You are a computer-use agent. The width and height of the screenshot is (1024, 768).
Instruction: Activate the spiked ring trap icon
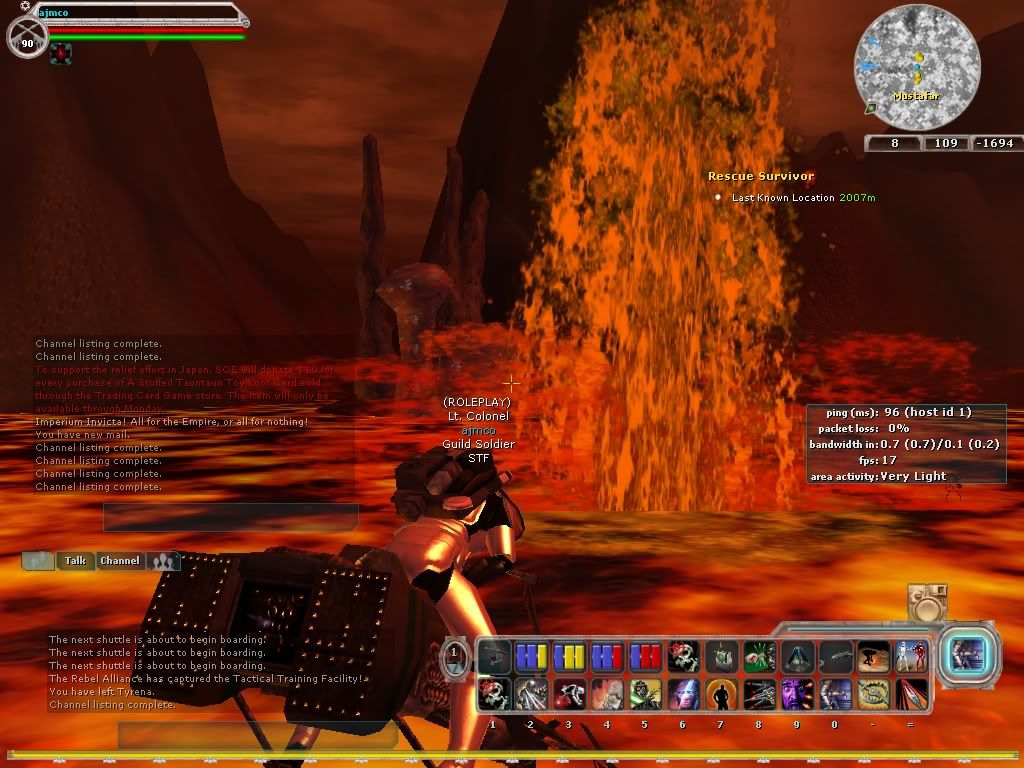(x=873, y=693)
